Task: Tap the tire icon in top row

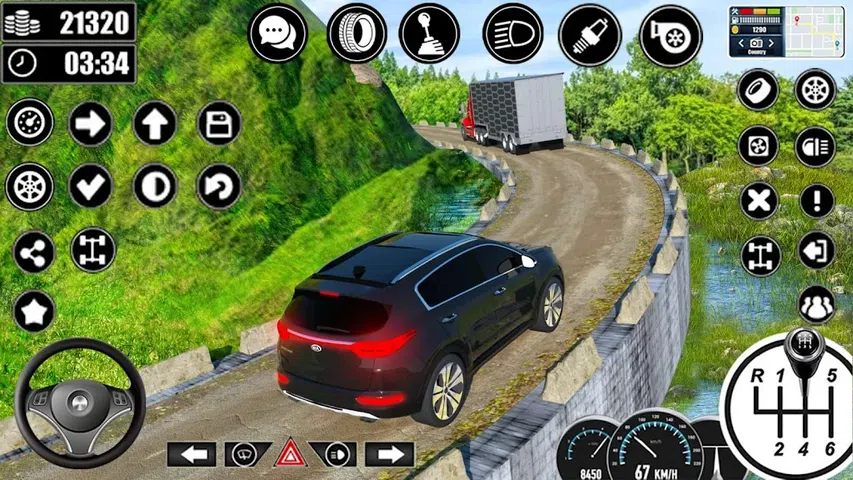Action: coord(356,33)
